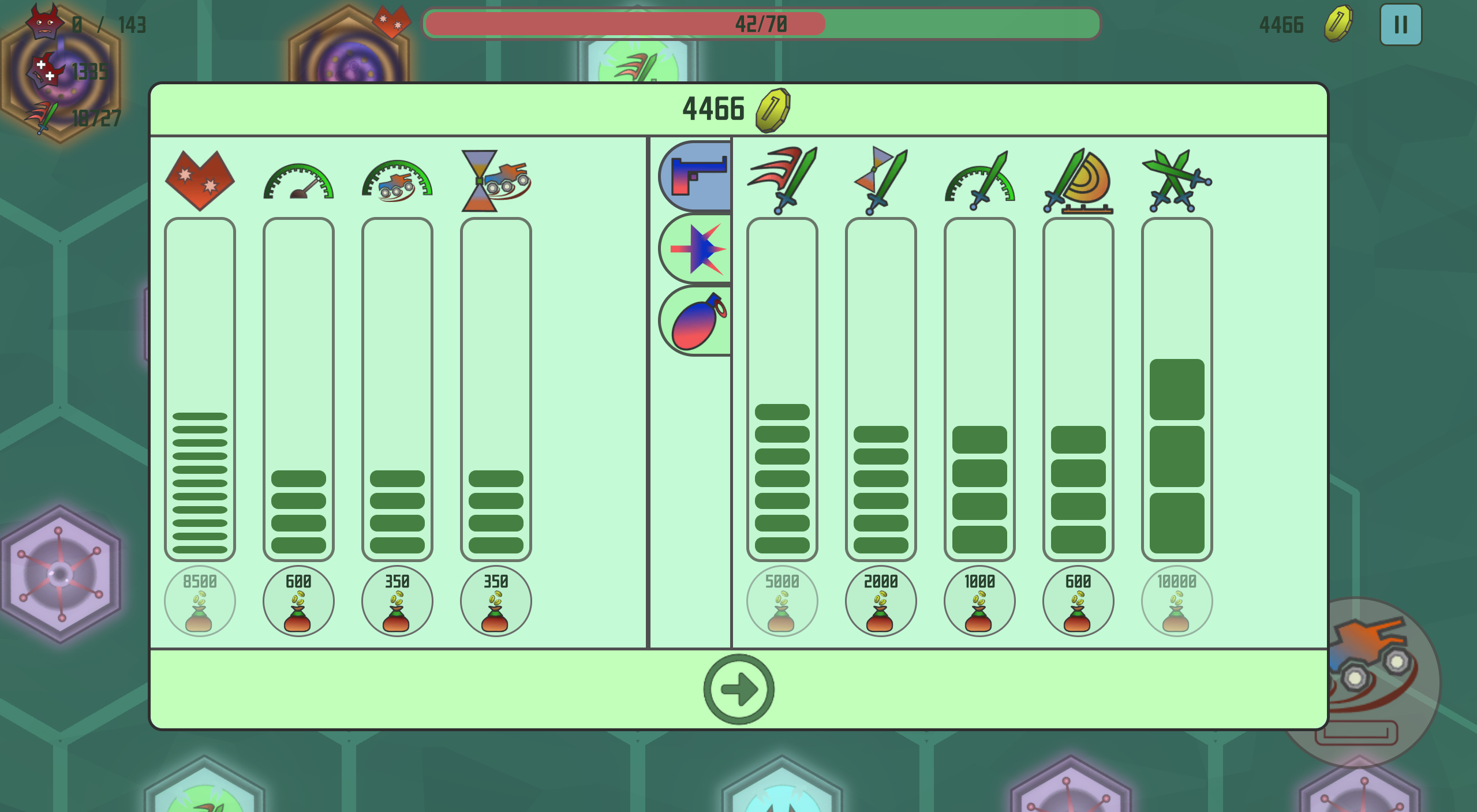Image resolution: width=1477 pixels, height=812 pixels.
Task: Open the explosion star weapon category
Action: click(x=694, y=248)
